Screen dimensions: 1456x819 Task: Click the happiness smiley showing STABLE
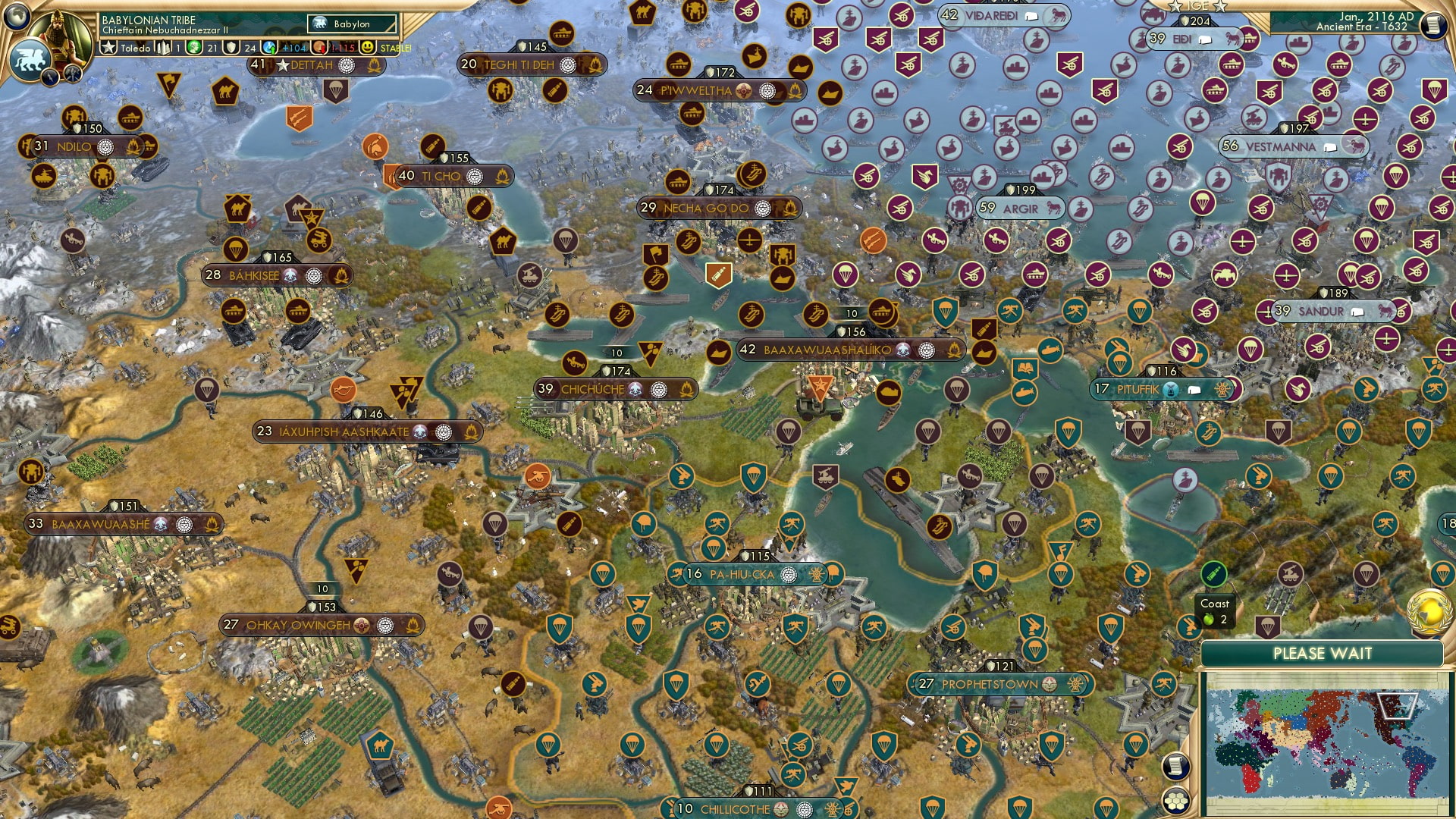367,47
